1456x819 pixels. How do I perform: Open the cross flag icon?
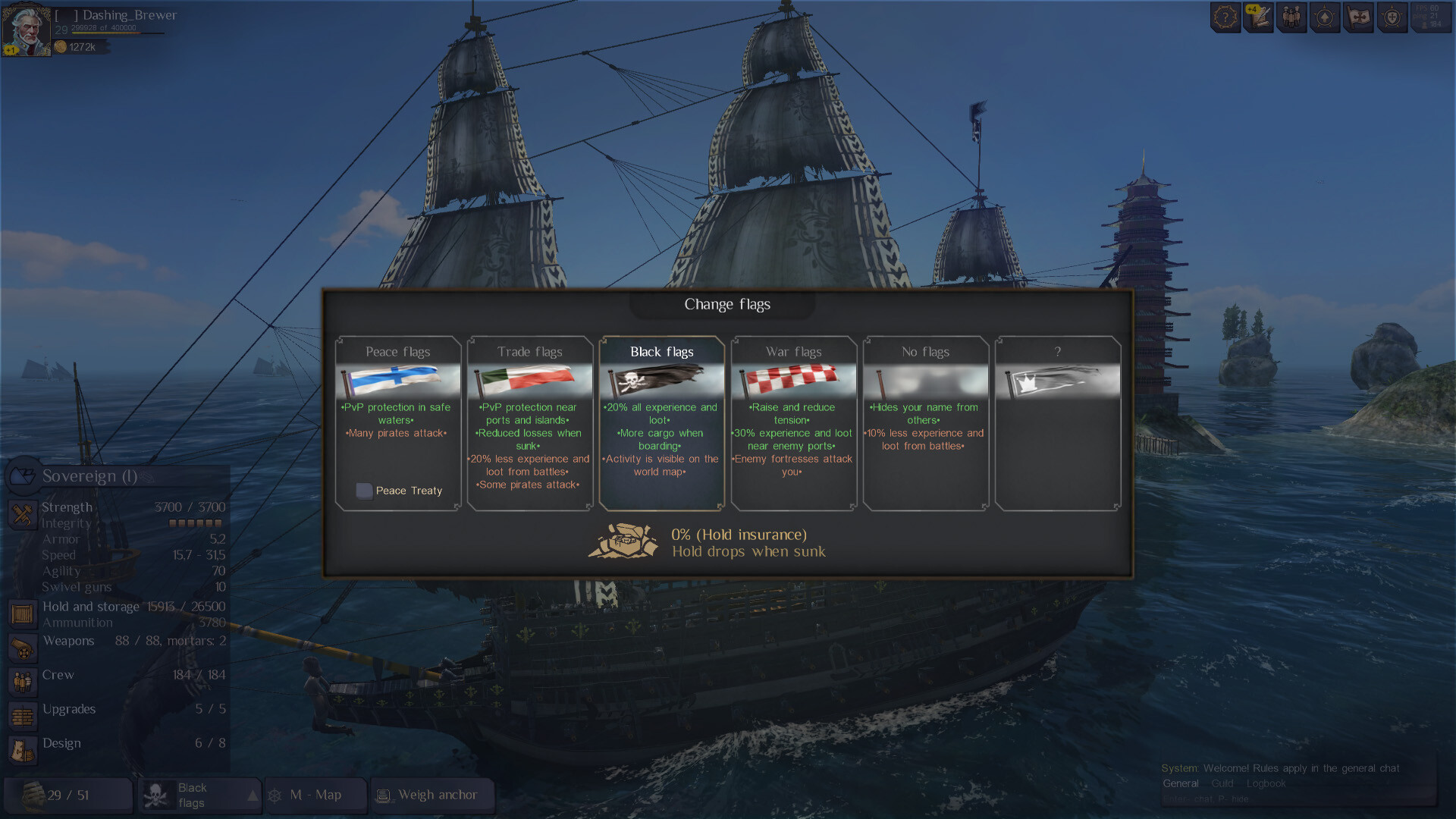(1359, 17)
